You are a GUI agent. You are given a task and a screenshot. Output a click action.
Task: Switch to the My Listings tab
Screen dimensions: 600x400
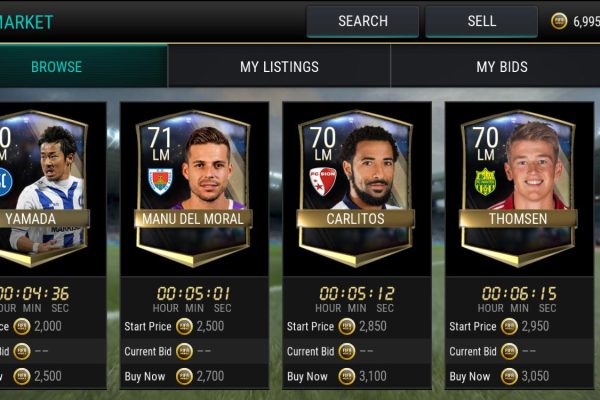point(279,67)
